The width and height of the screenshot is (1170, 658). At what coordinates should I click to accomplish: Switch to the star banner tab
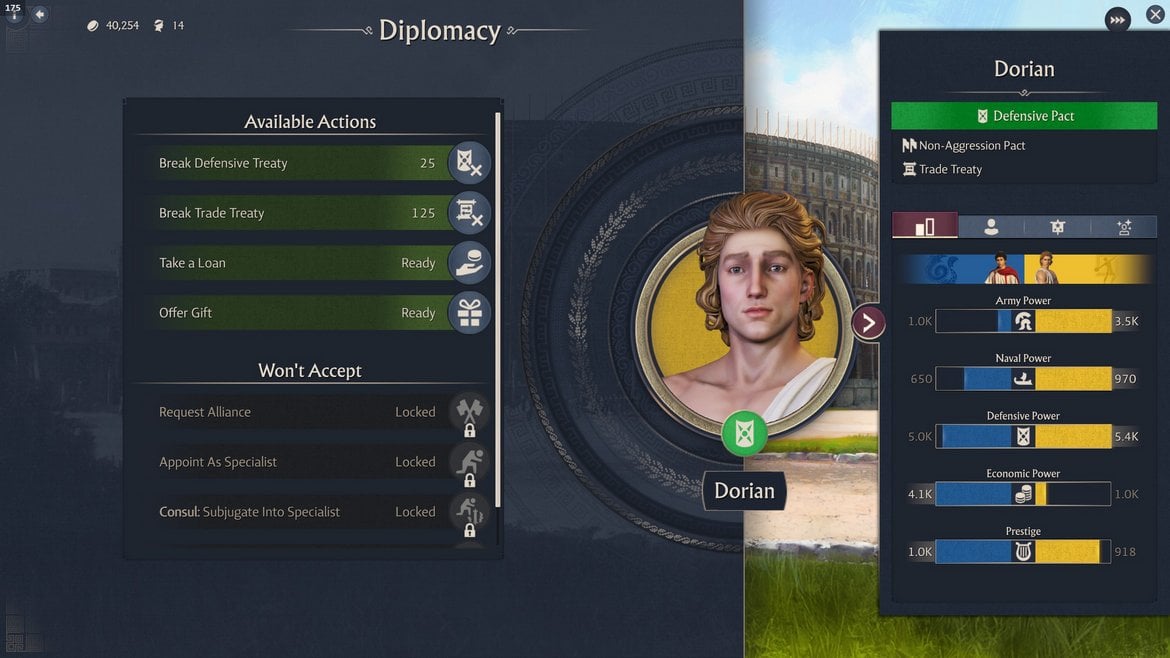coord(1057,226)
